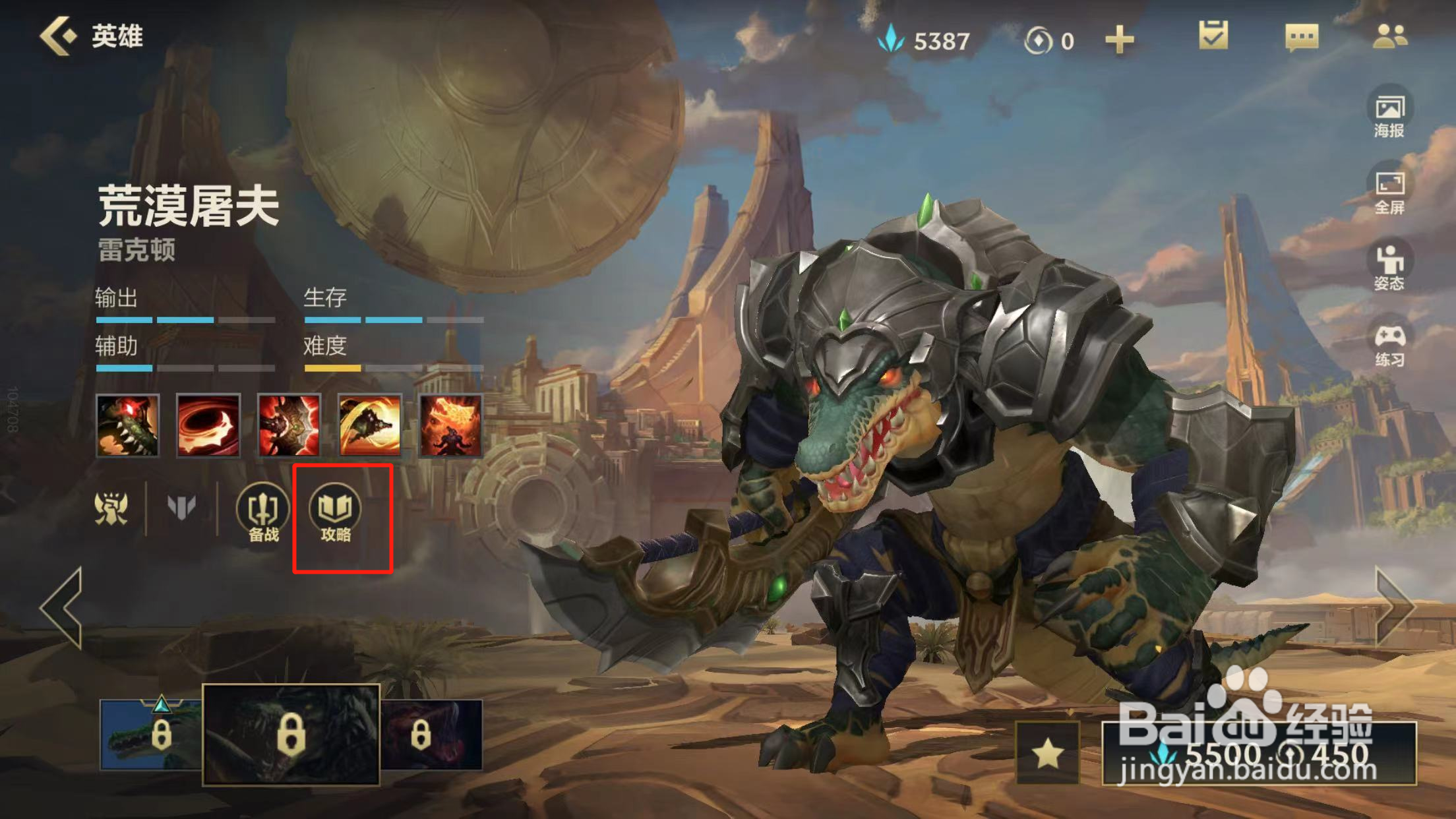The width and height of the screenshot is (1456, 819).
Task: Choose the blue-background locked skin thumbnail
Action: click(x=150, y=735)
